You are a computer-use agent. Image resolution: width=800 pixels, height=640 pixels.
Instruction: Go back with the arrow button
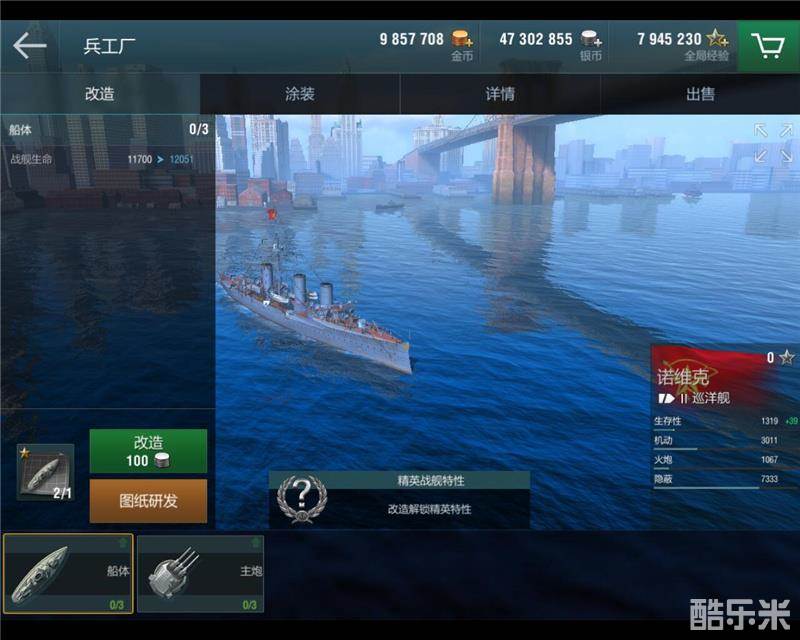[30, 46]
